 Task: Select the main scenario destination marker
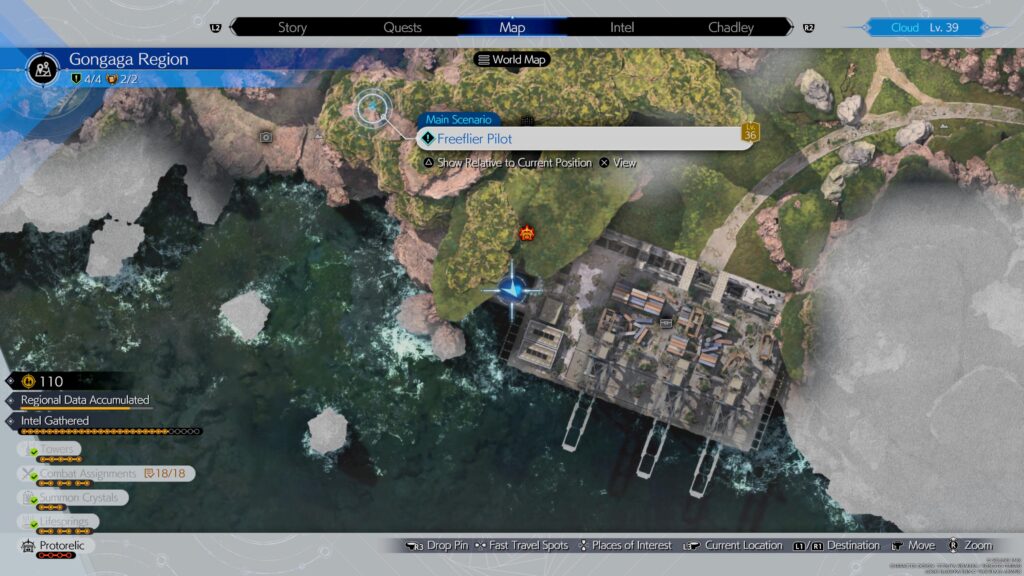[374, 105]
